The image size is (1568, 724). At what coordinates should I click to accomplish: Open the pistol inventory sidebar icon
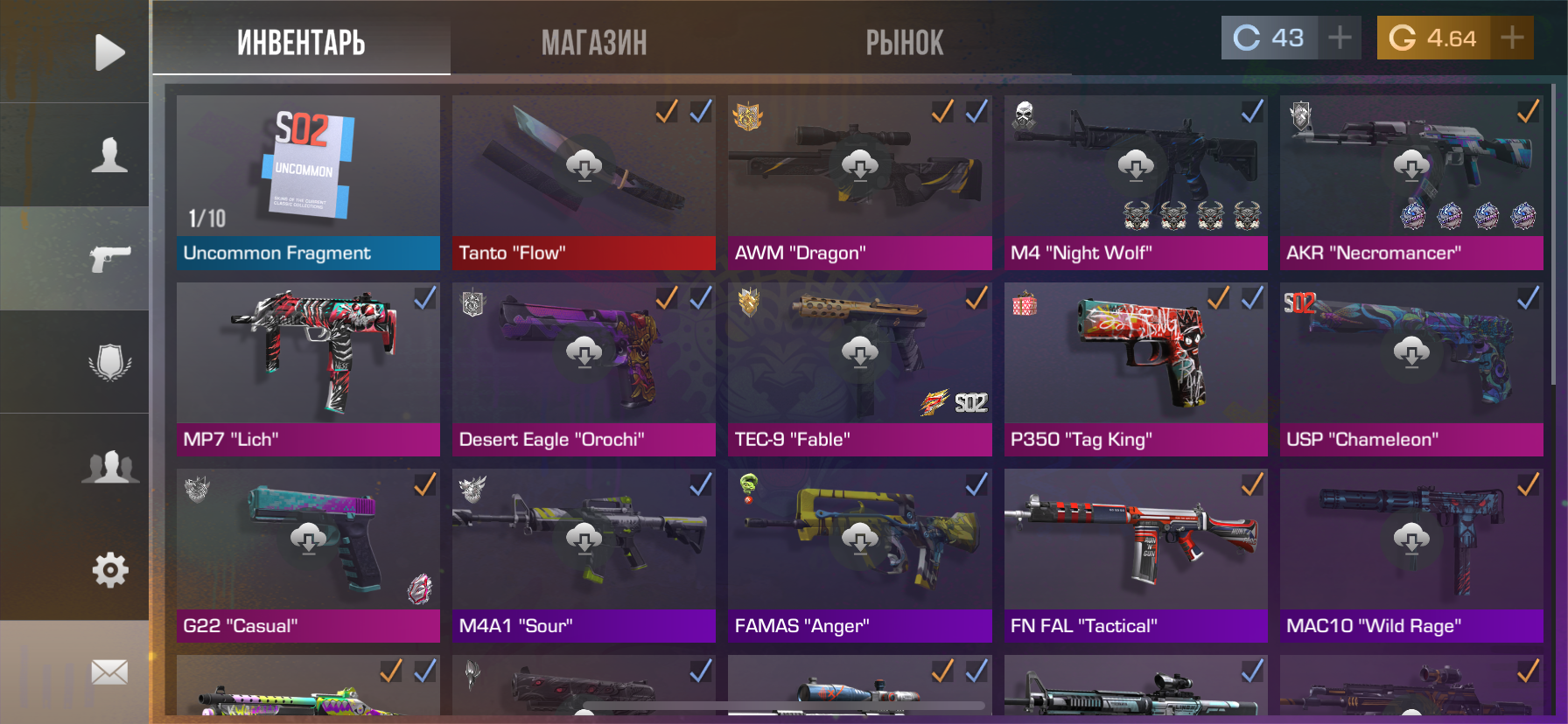click(x=109, y=259)
